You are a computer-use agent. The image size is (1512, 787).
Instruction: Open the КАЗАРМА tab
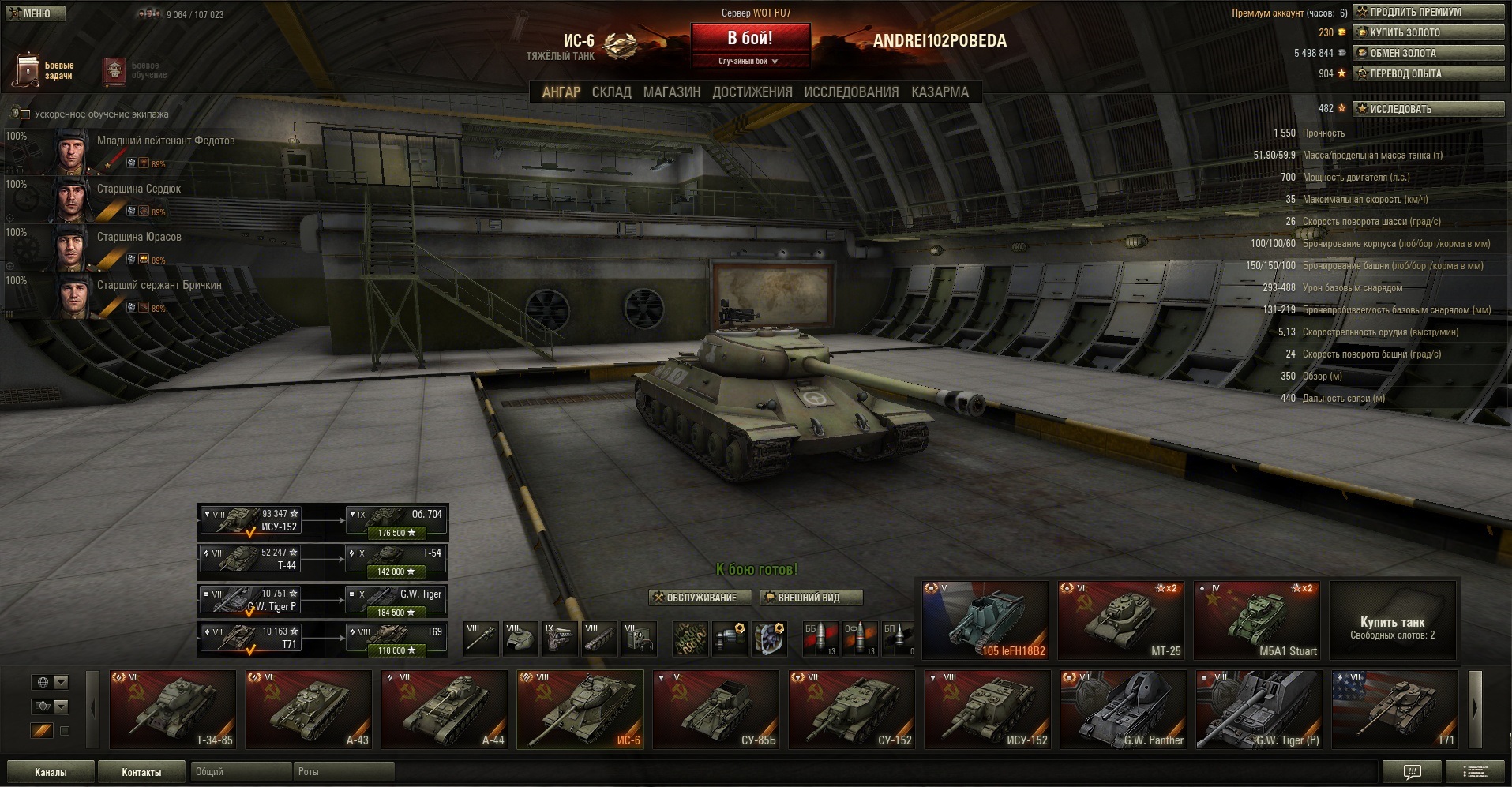pyautogui.click(x=940, y=92)
